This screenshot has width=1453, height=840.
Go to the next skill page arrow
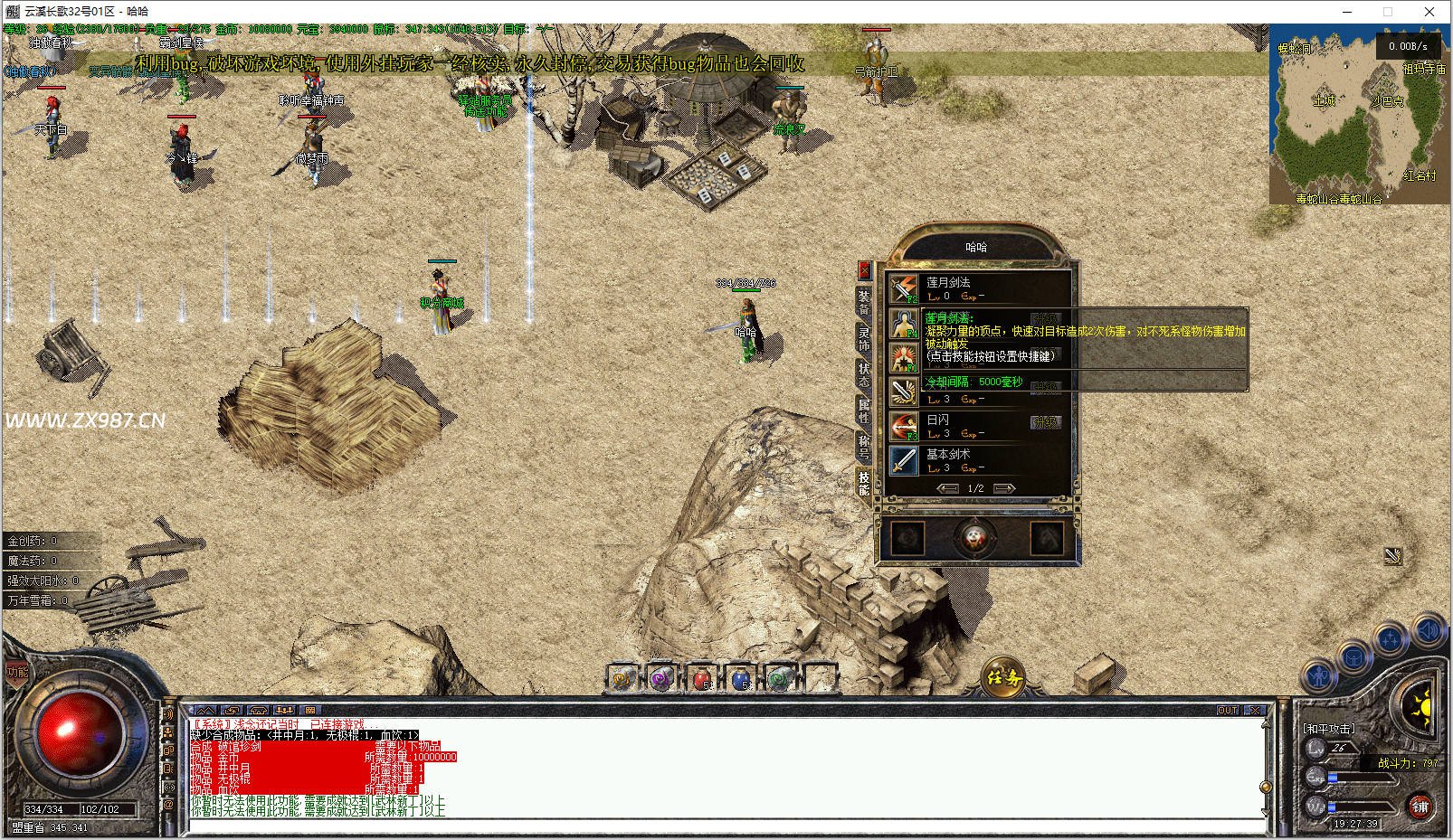[x=1003, y=488]
